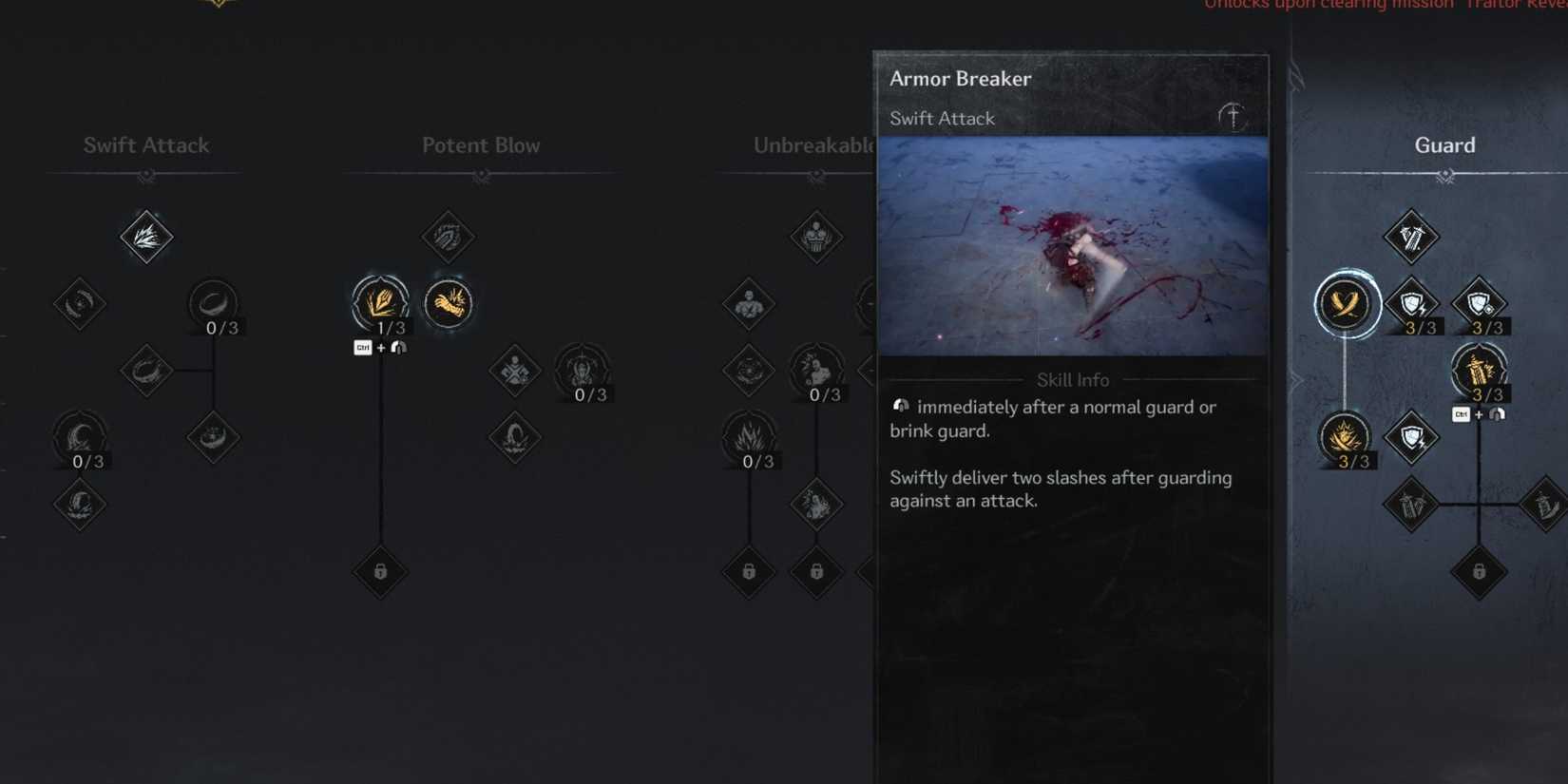This screenshot has height=784, width=1568.
Task: Select the crescent 0/3 skill in Swift Attack
Action: [80, 439]
